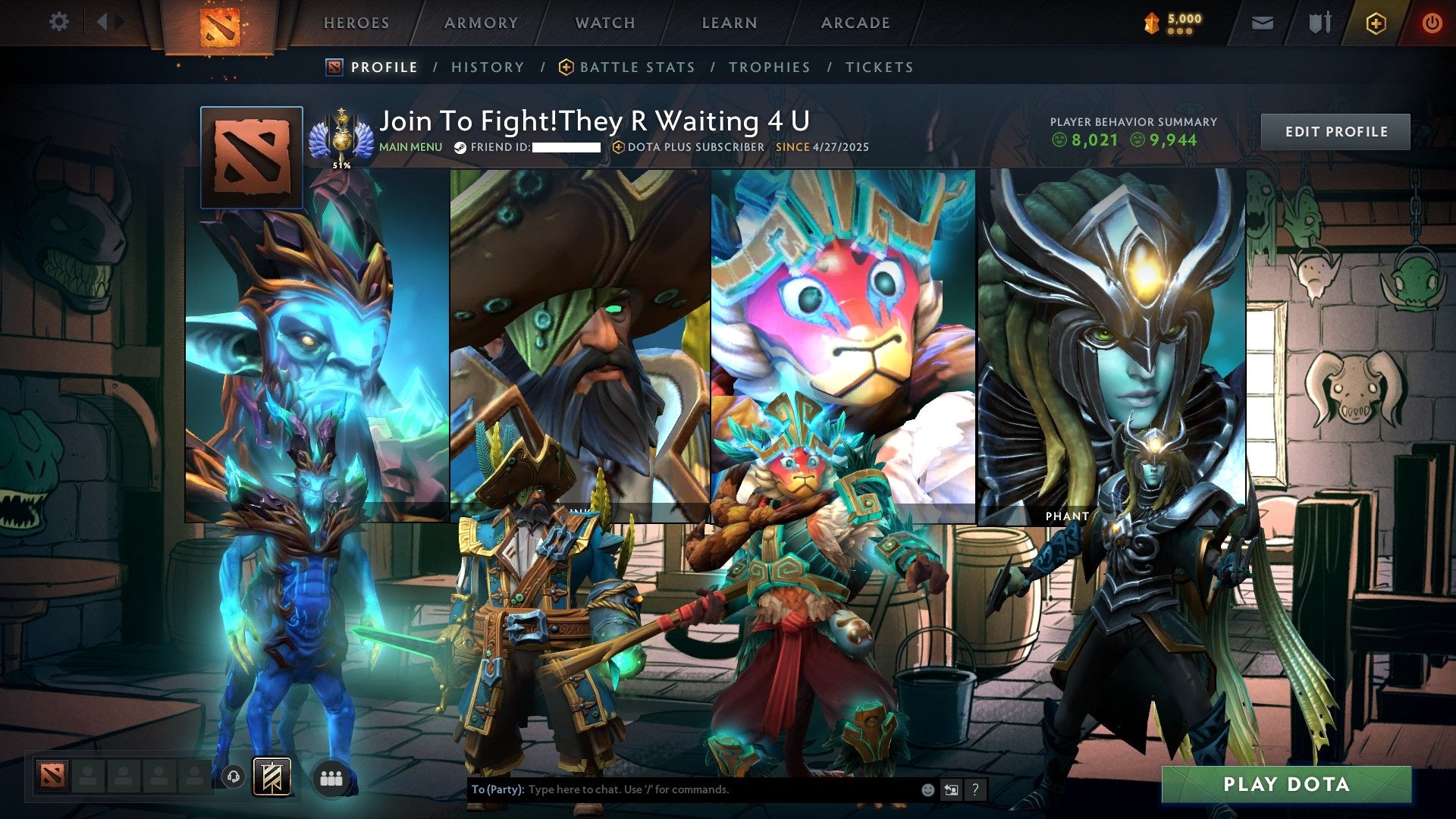Switch to the BATTLE STATS tab

637,67
